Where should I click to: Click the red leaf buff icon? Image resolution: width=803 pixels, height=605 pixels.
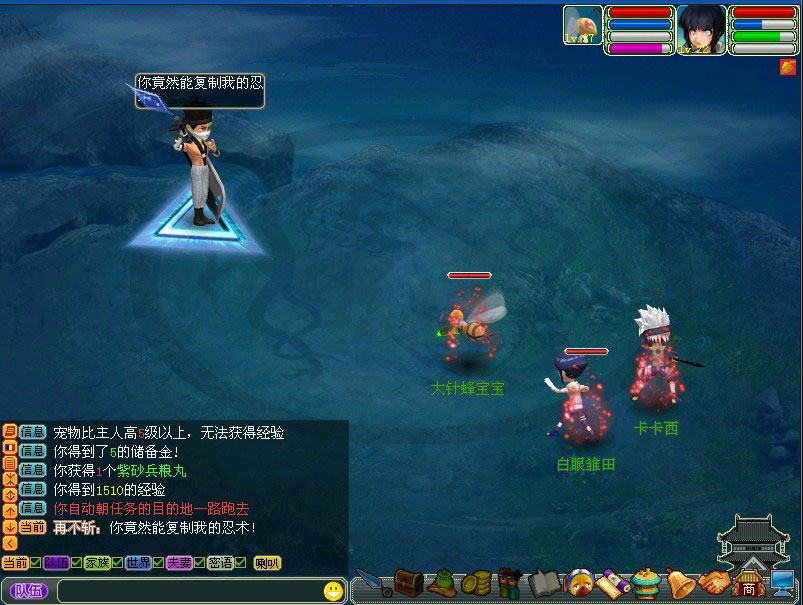(788, 67)
